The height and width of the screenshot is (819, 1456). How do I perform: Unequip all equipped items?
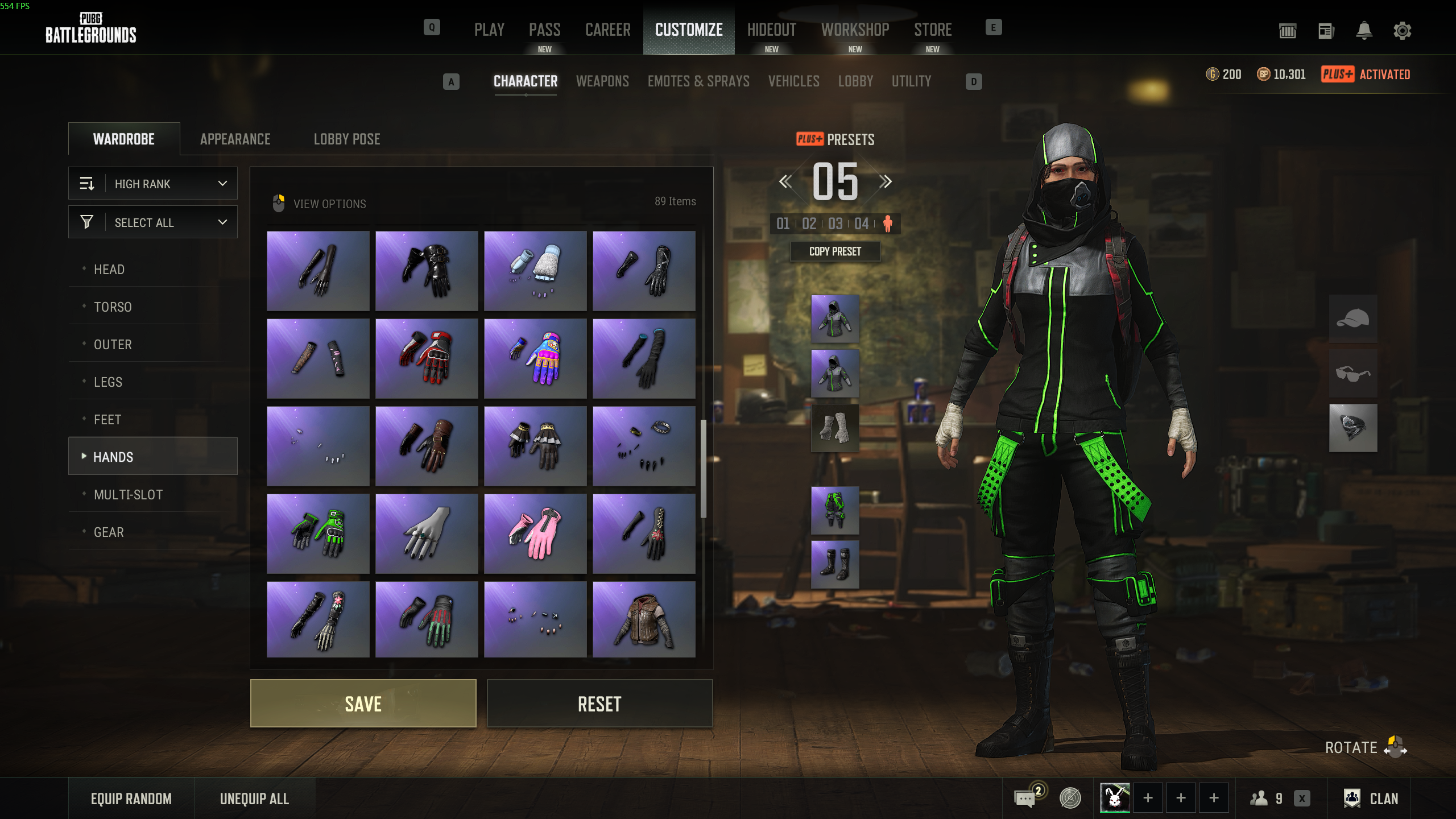(254, 799)
